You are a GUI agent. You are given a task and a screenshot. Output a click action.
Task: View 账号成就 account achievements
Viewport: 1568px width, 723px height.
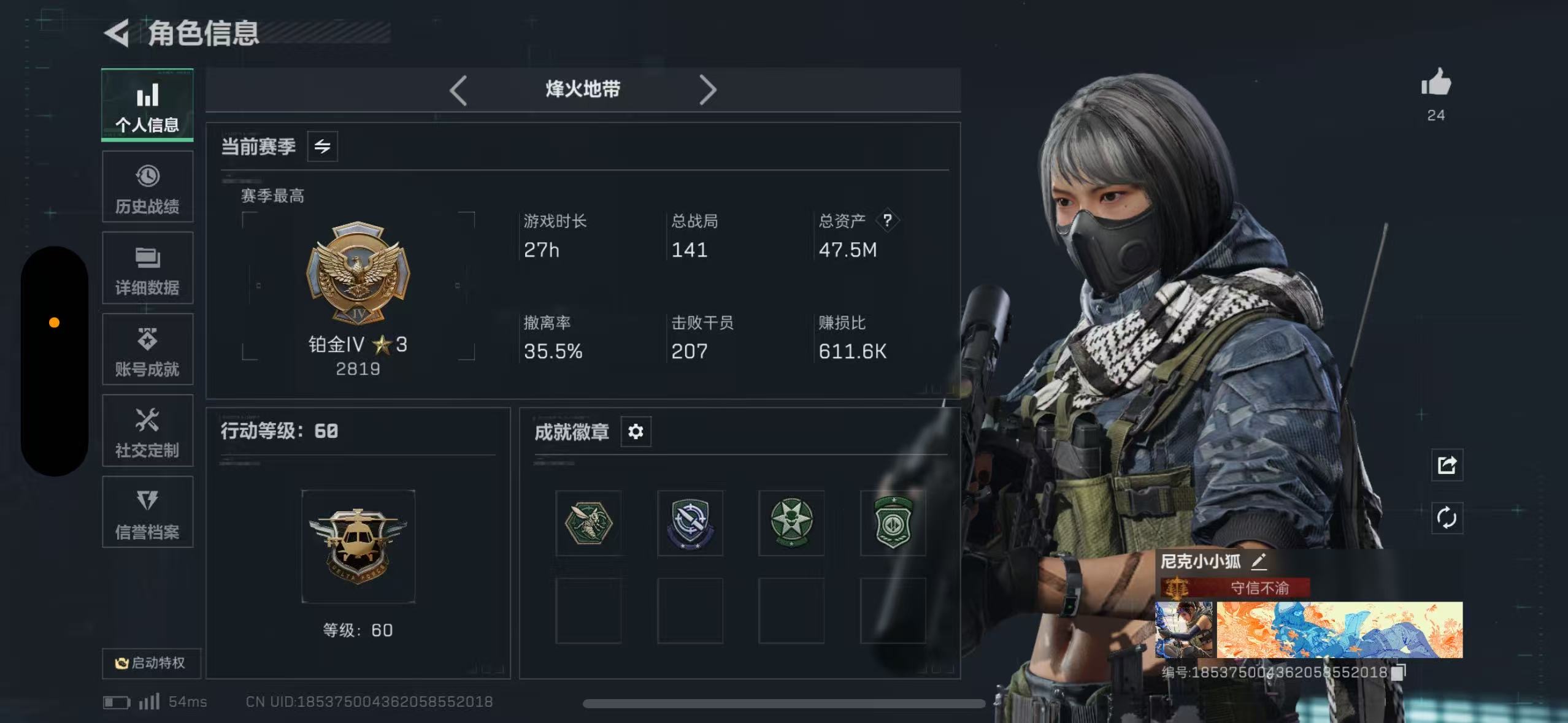tap(147, 350)
